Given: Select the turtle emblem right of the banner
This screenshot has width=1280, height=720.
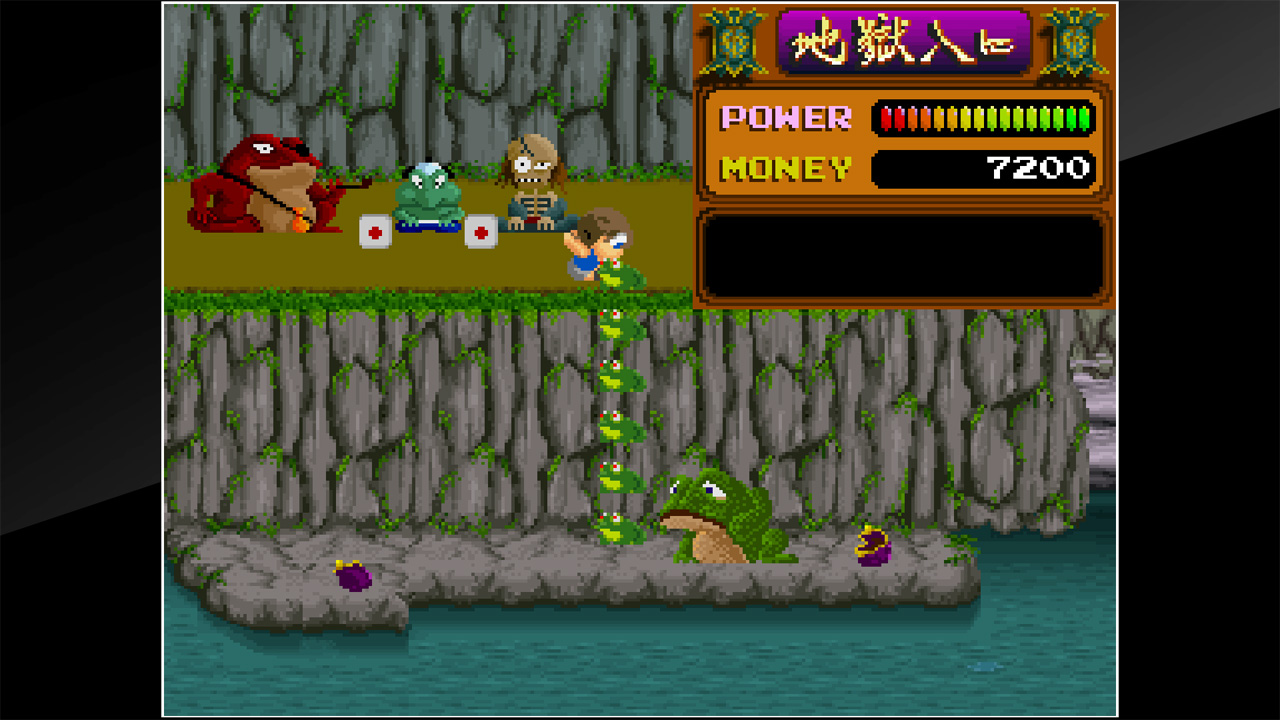Looking at the screenshot, I should click(x=1073, y=40).
